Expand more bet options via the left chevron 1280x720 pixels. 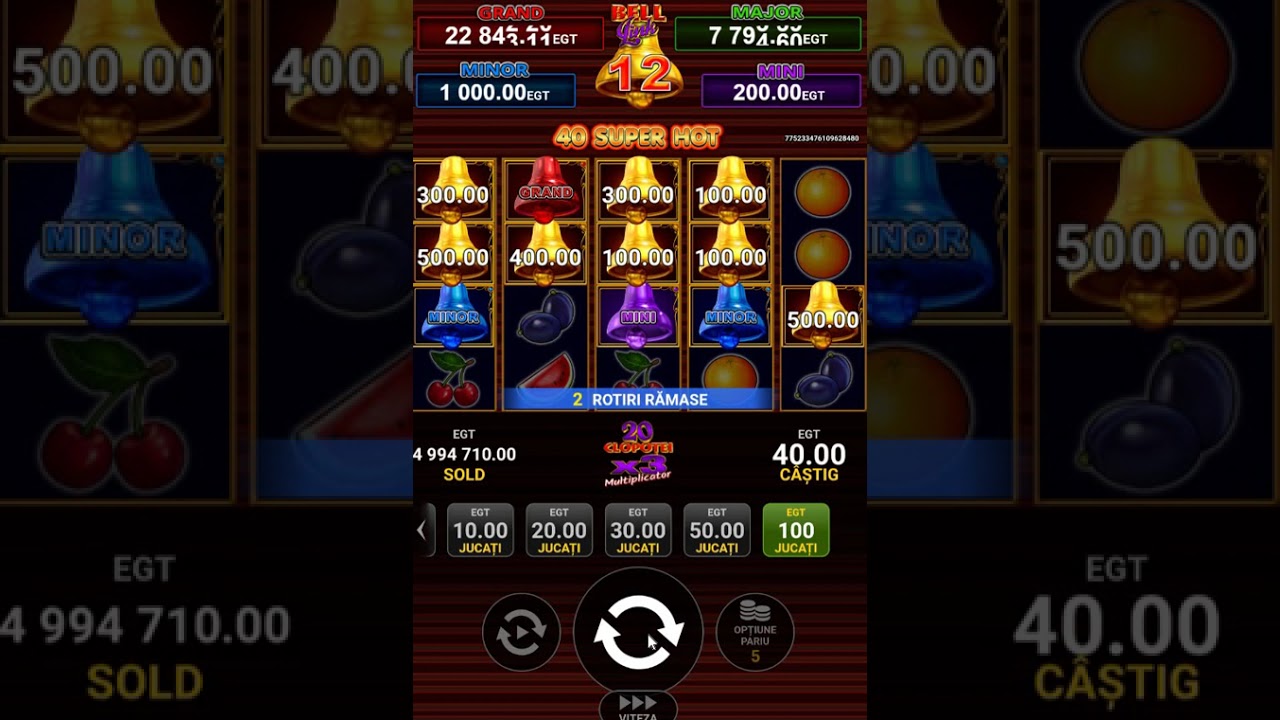(424, 529)
